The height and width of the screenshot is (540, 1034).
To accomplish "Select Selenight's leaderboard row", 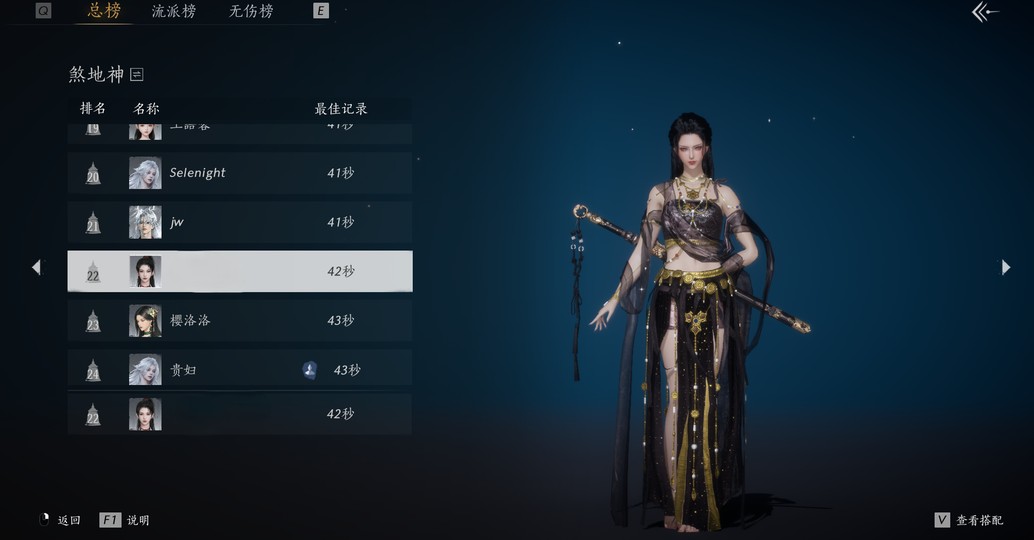I will pyautogui.click(x=240, y=173).
